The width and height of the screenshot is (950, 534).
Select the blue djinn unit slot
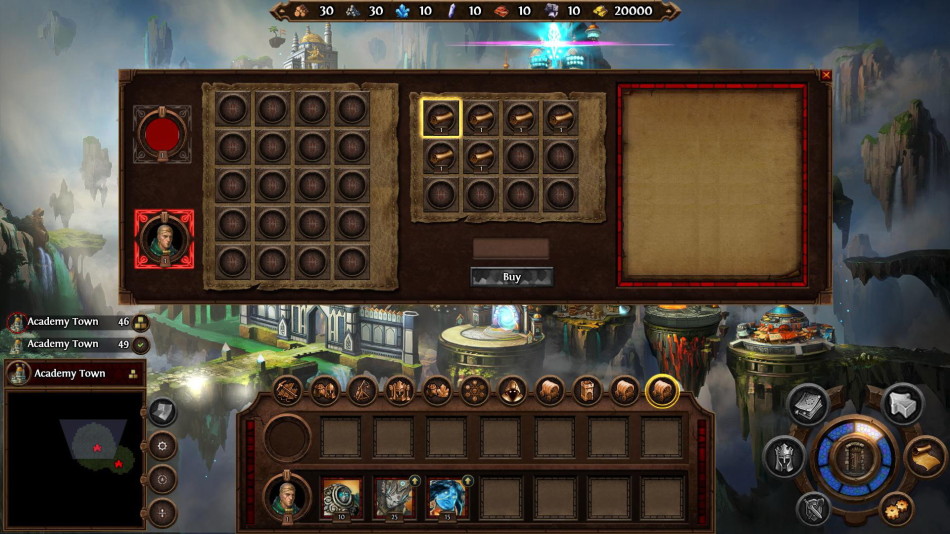click(x=447, y=497)
